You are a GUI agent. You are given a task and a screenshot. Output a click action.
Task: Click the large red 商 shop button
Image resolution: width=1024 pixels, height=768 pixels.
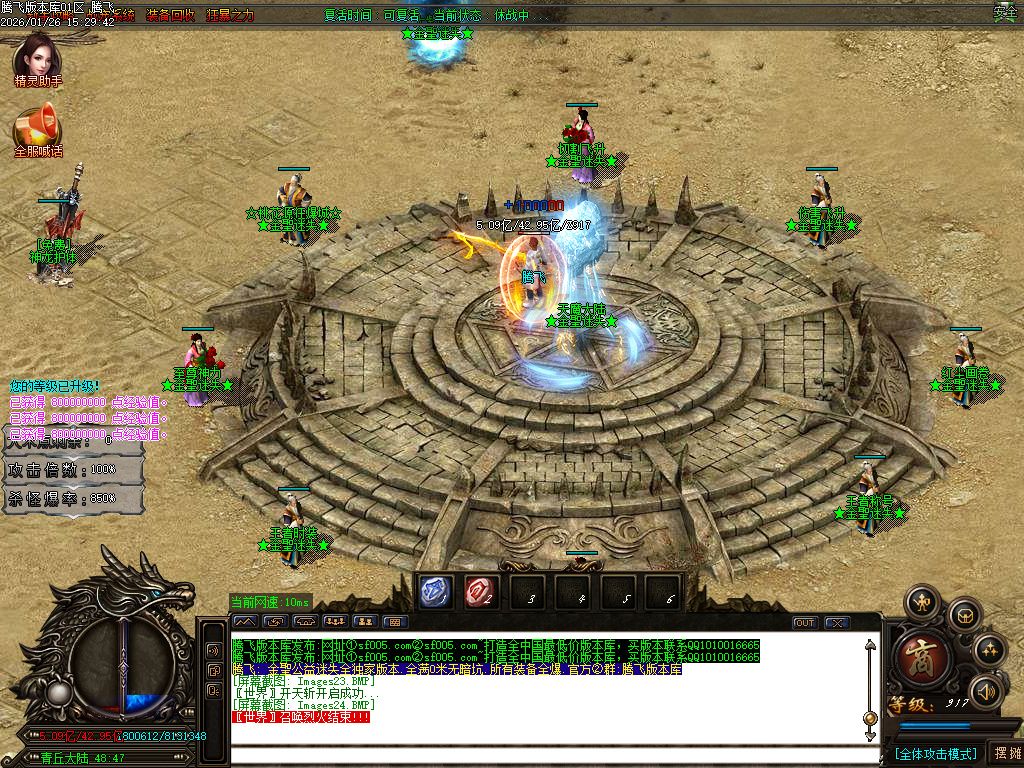click(917, 658)
